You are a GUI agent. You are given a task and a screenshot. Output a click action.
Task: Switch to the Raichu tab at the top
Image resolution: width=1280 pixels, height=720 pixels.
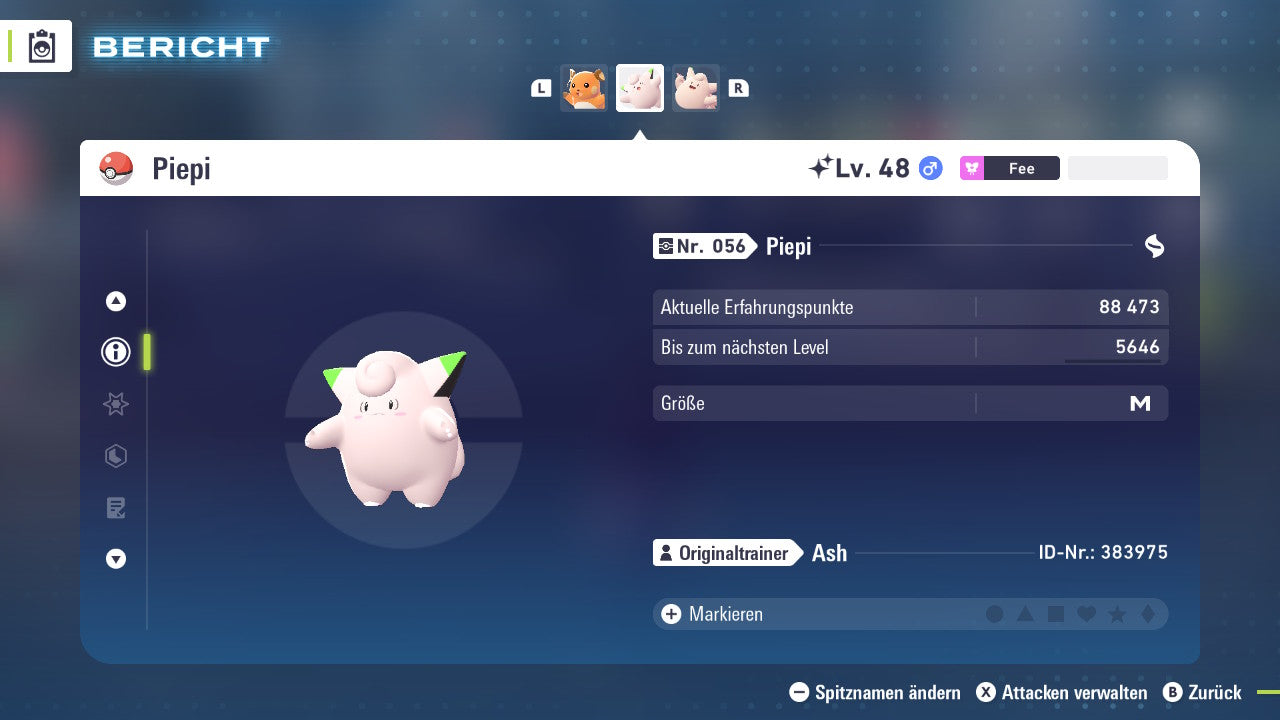coord(584,88)
